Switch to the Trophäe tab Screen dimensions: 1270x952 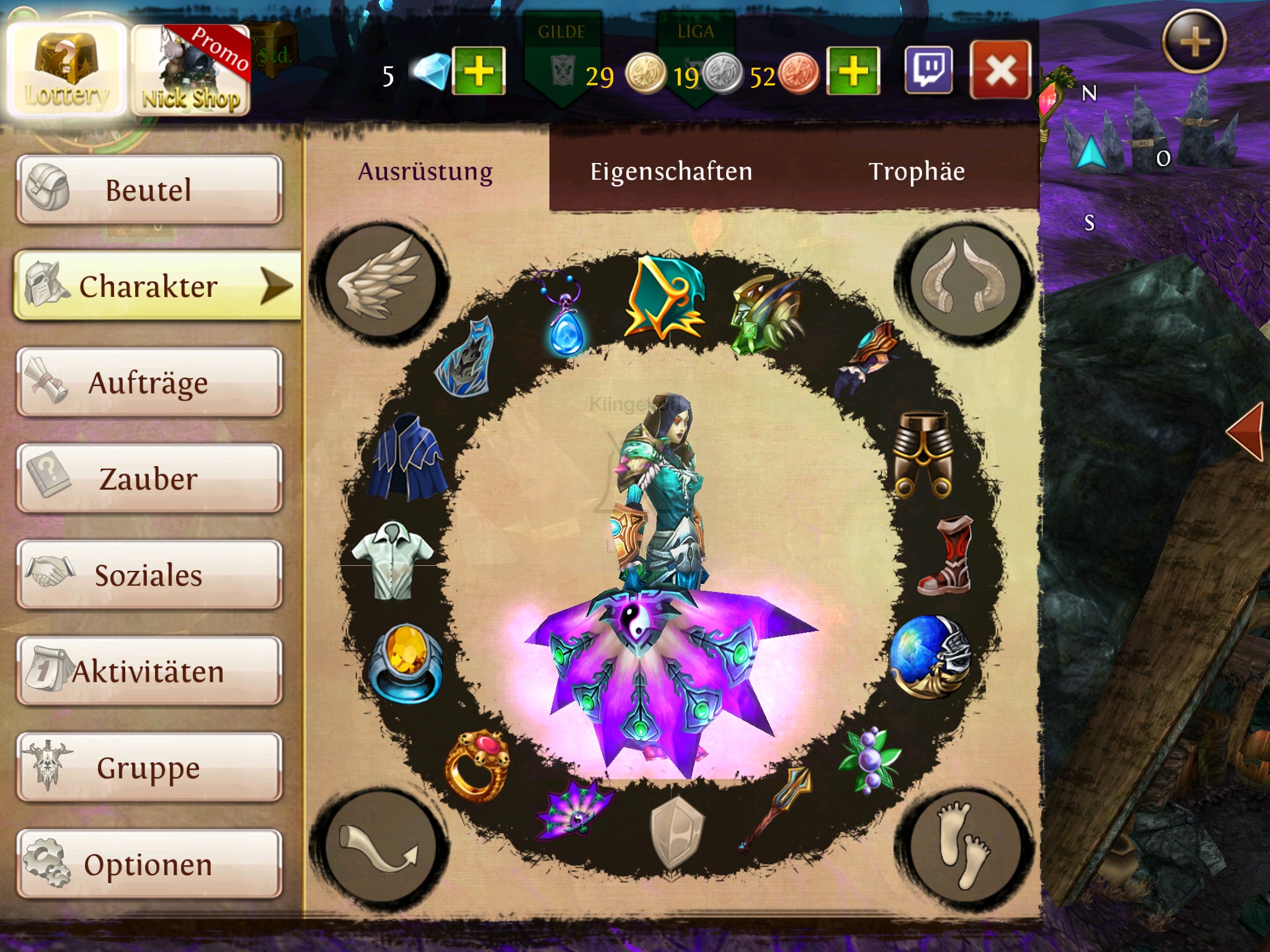click(917, 172)
